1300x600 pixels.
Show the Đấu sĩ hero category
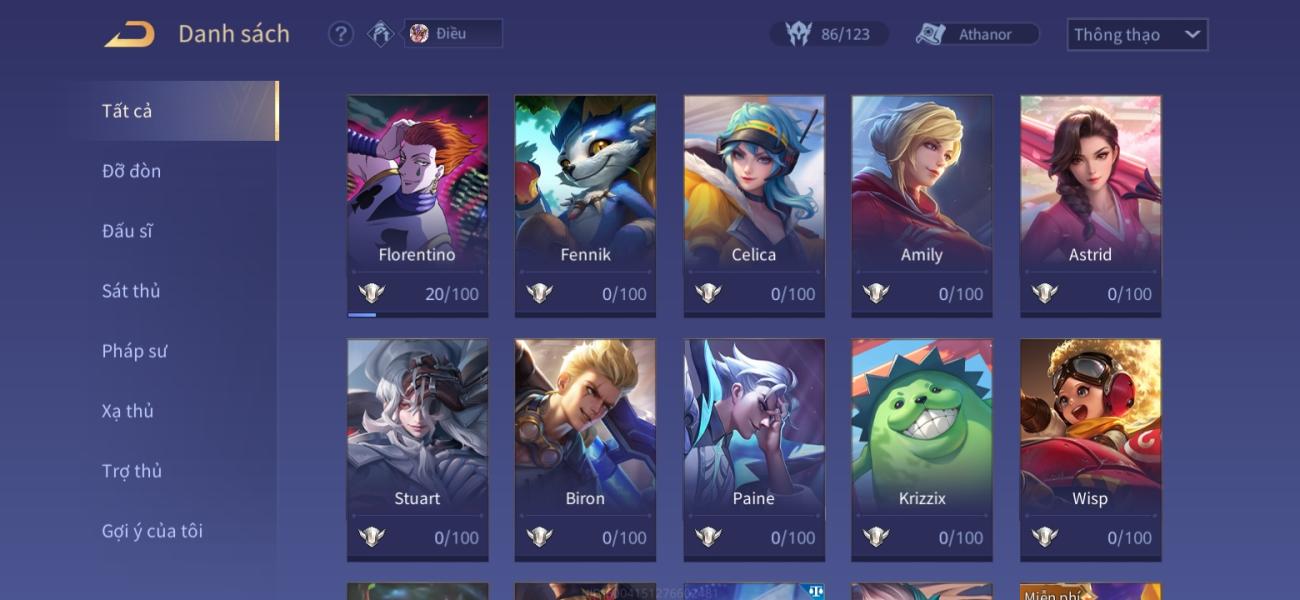pos(128,231)
